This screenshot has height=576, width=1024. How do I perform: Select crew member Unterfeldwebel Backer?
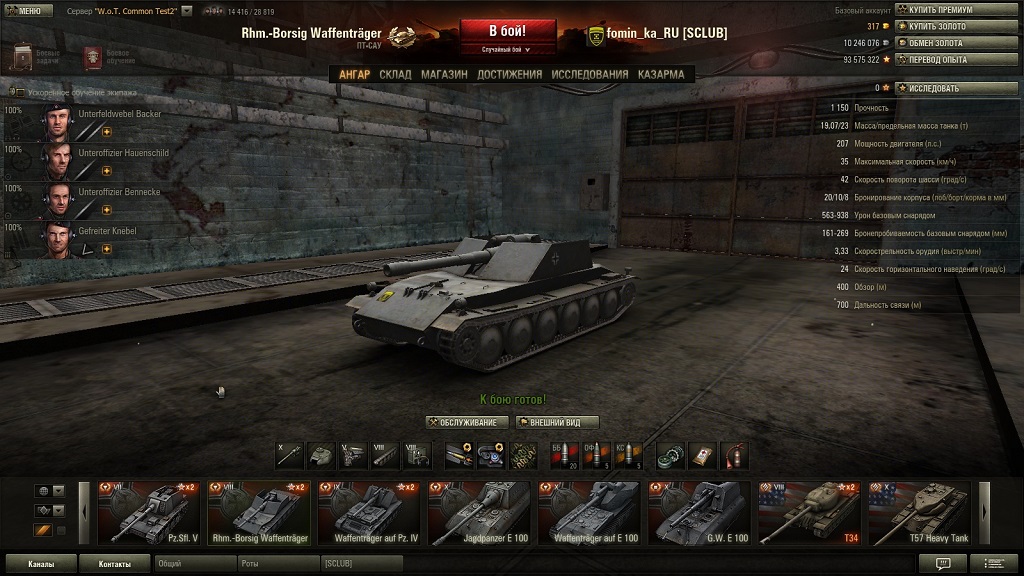[x=95, y=121]
